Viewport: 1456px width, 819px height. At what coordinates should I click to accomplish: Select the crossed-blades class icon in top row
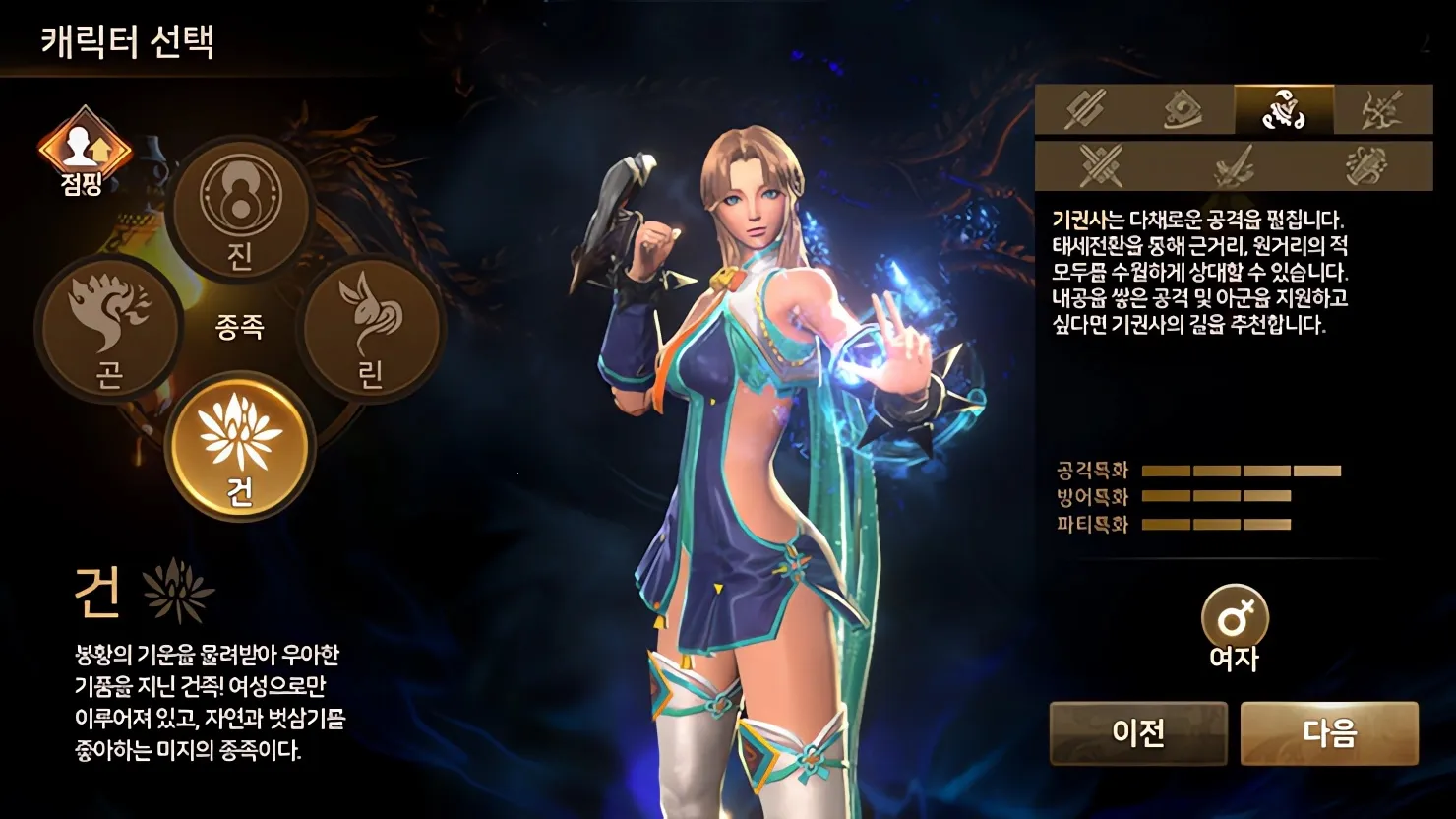click(1085, 111)
